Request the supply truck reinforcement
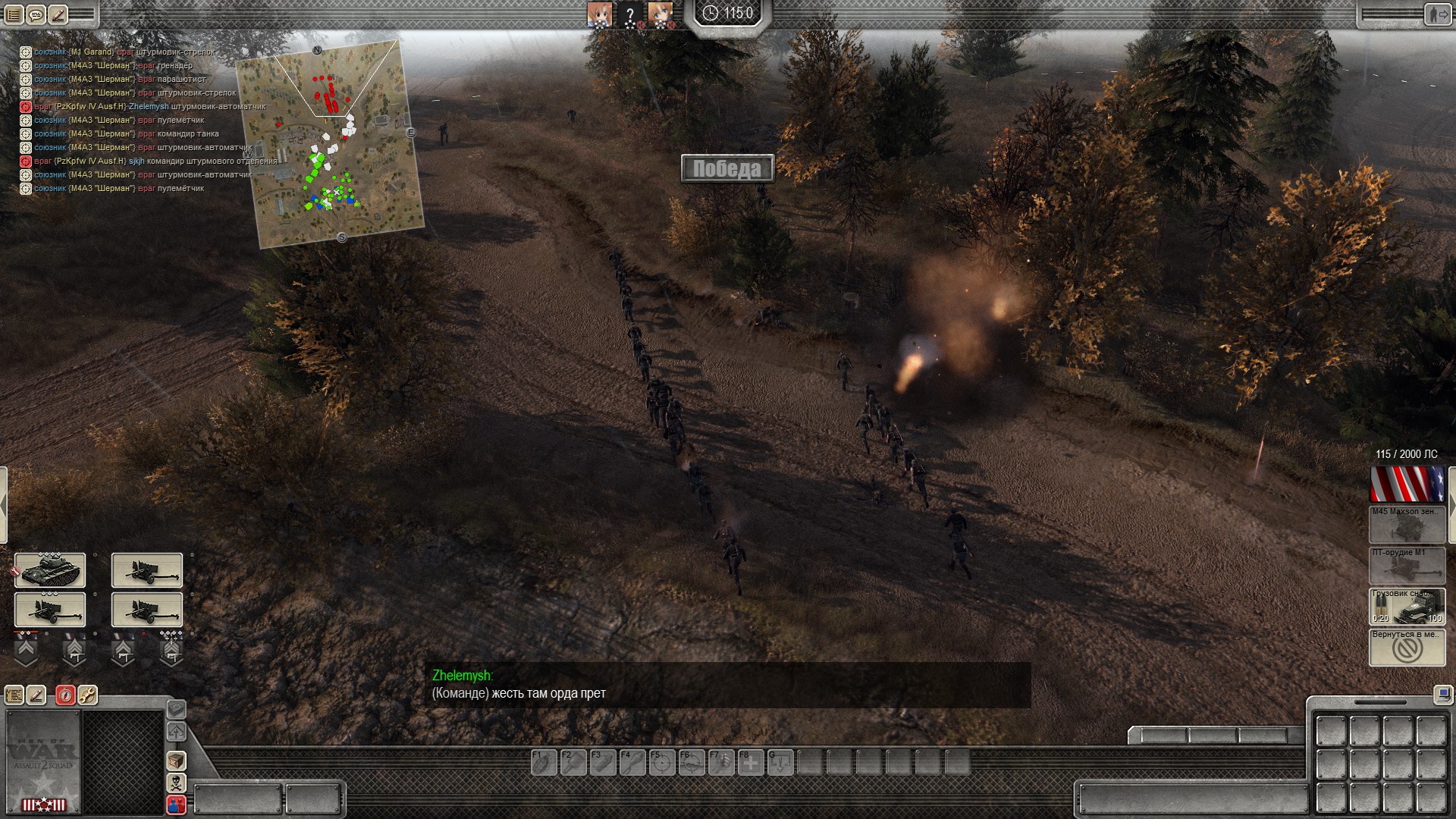Image resolution: width=1456 pixels, height=819 pixels. click(1407, 606)
